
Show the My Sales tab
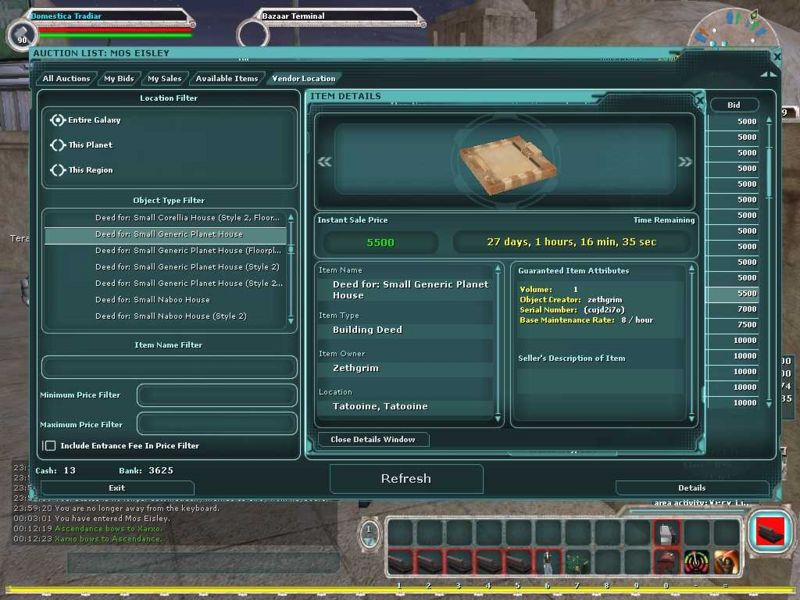[x=164, y=78]
